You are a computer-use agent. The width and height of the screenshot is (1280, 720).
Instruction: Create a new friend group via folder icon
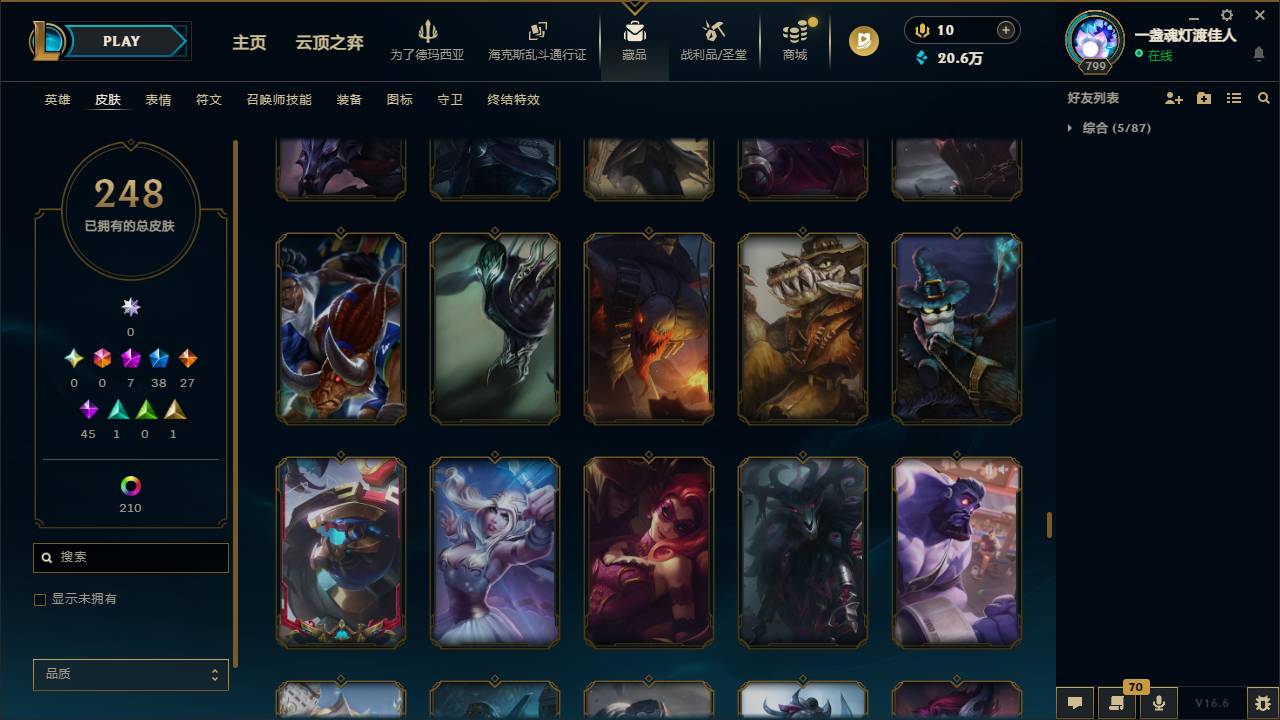1204,97
